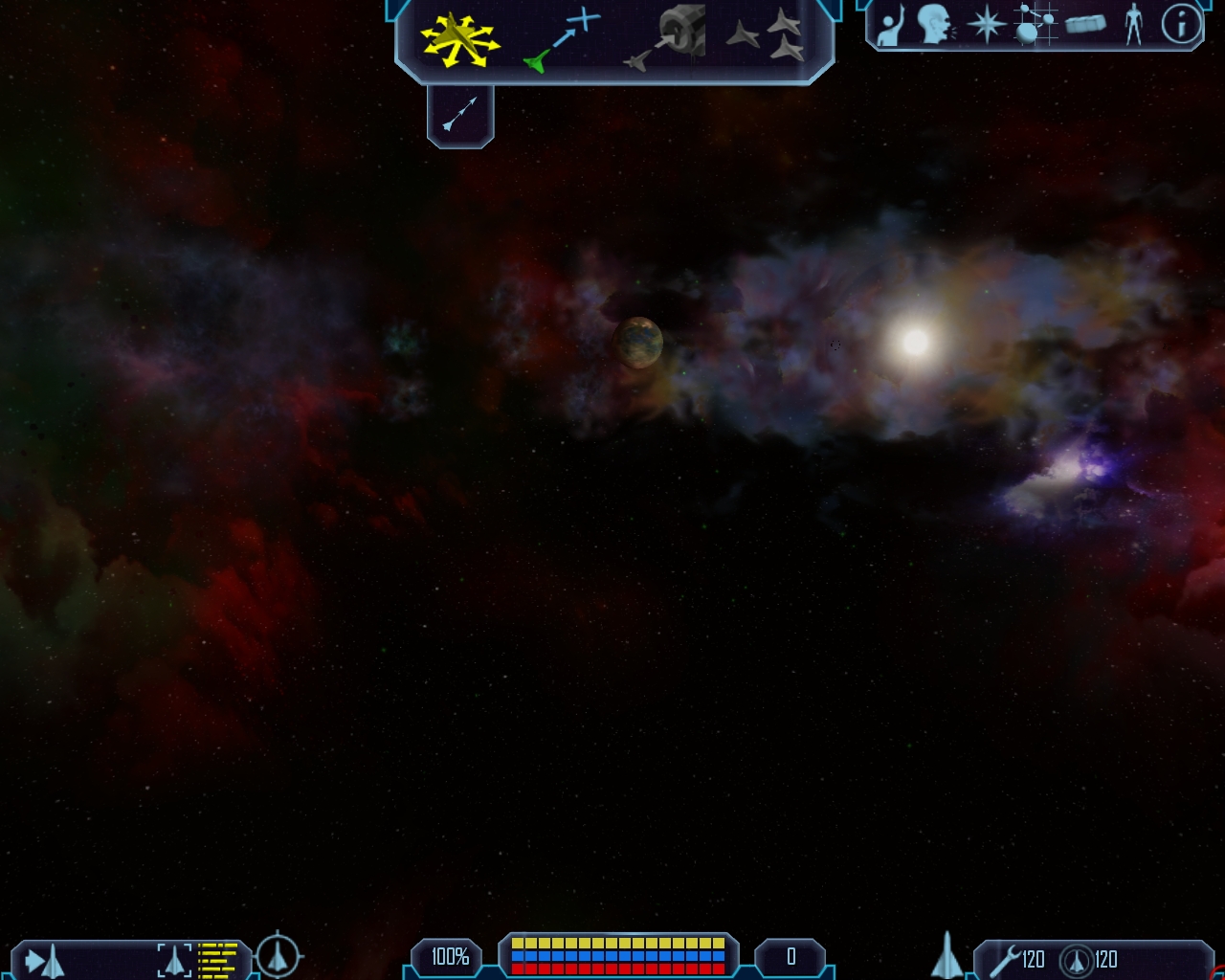The image size is (1225, 980).
Task: Select the bracketed ship target icon
Action: click(x=174, y=960)
